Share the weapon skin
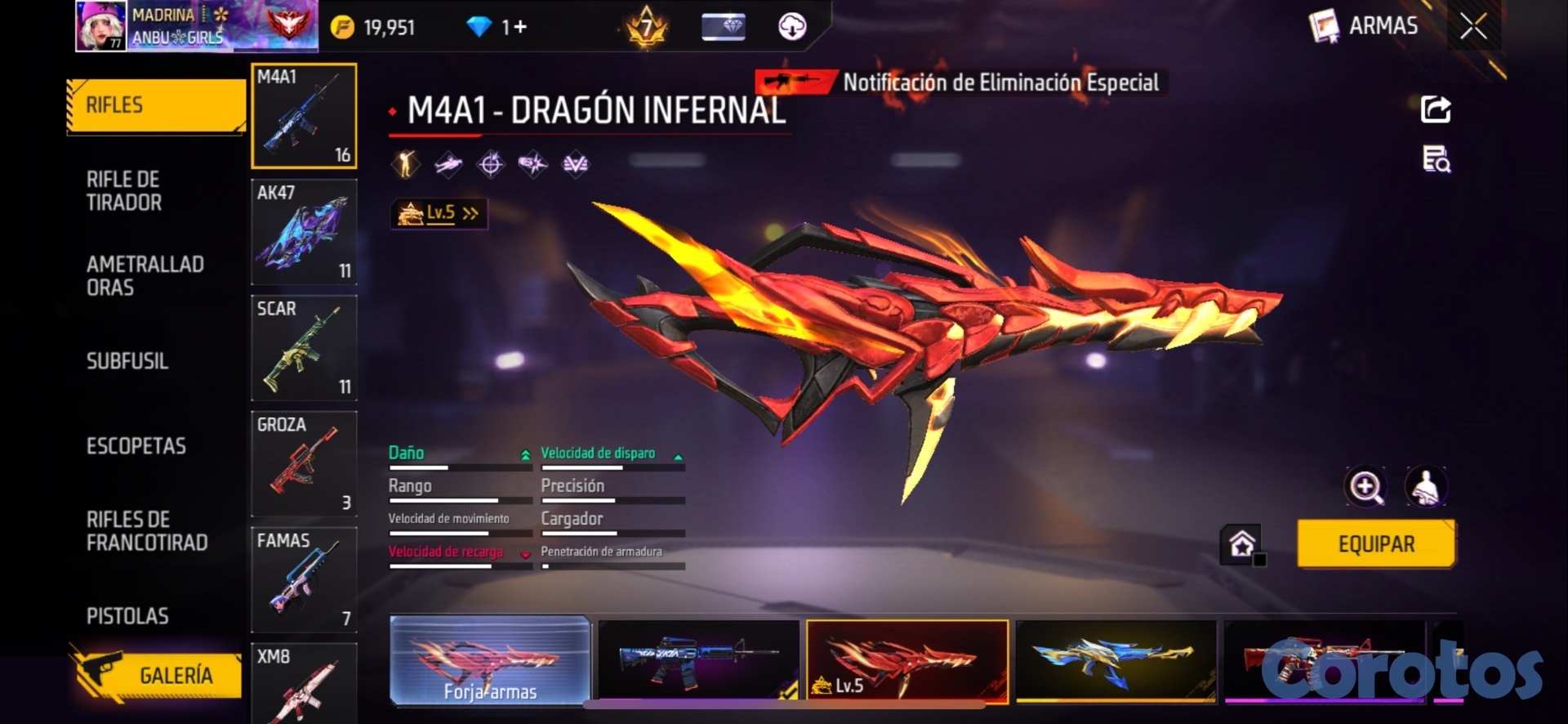The width and height of the screenshot is (1568, 724). pos(1436,109)
